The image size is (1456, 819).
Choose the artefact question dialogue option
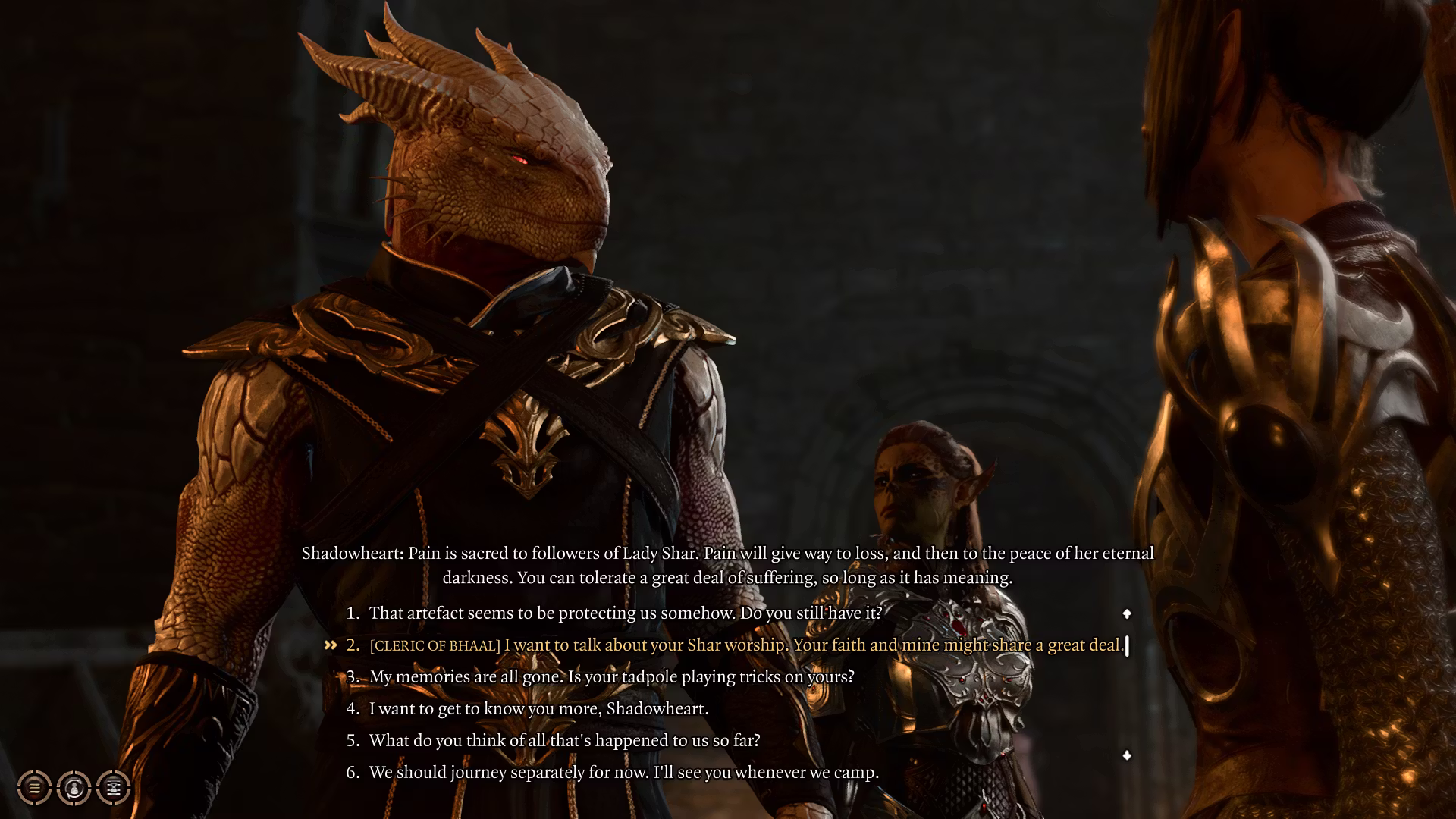[x=626, y=613]
